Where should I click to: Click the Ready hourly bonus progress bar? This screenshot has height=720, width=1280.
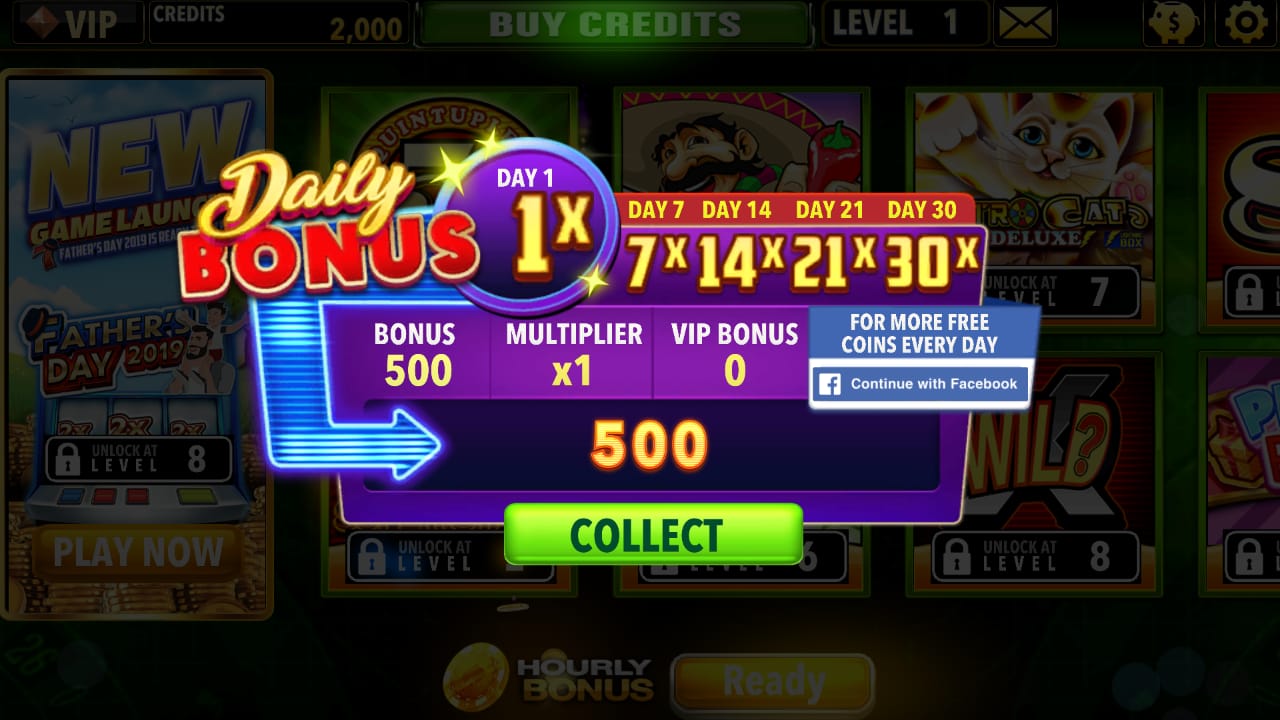click(771, 681)
